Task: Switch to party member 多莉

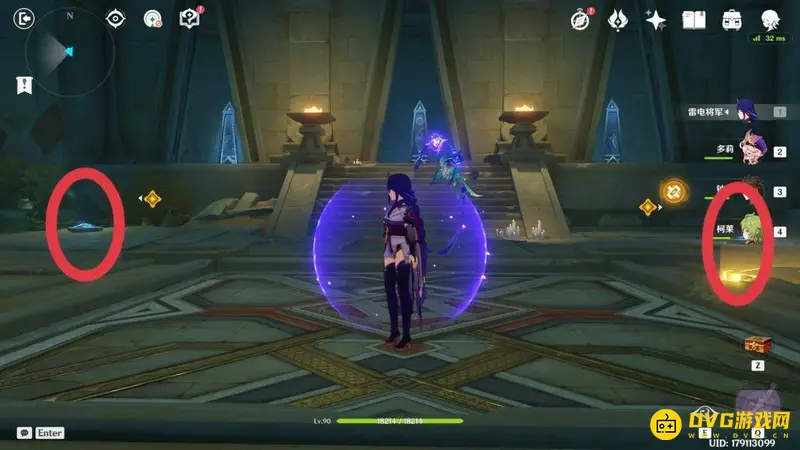Action: pos(752,149)
